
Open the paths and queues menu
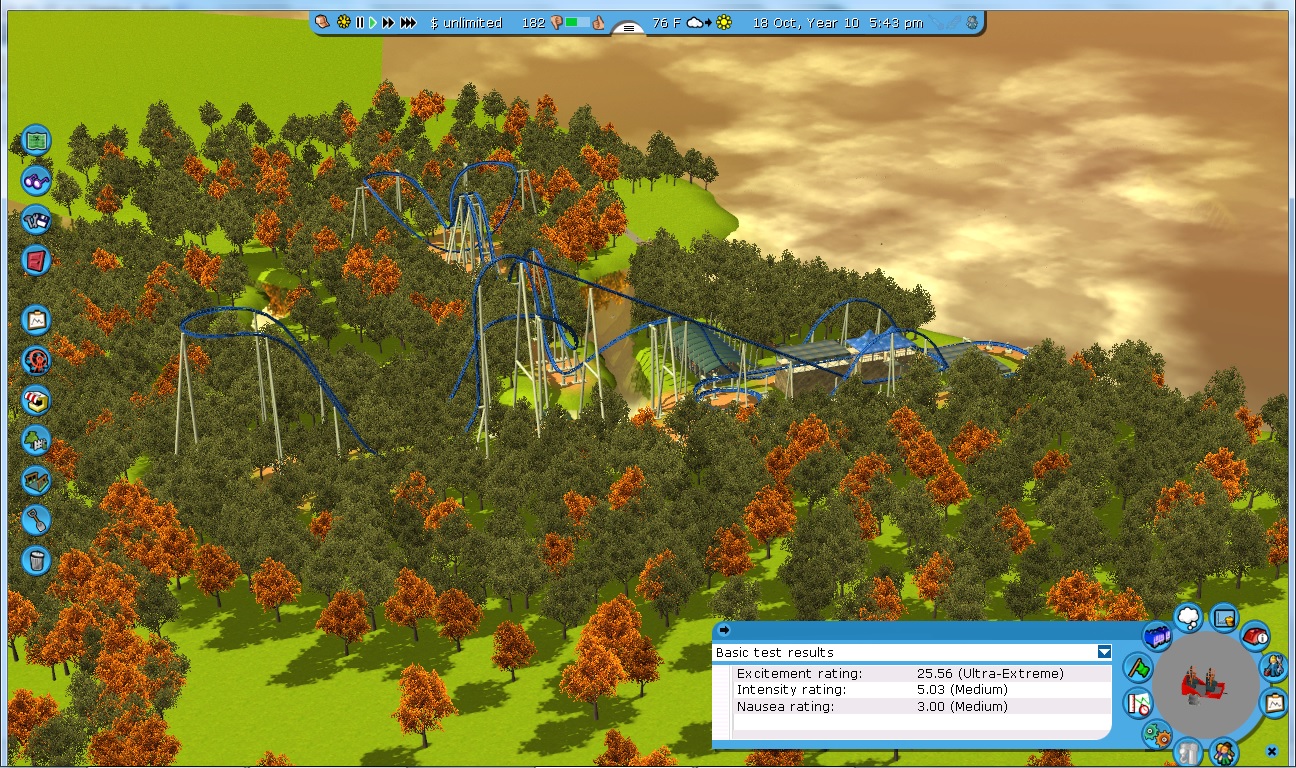(x=36, y=480)
